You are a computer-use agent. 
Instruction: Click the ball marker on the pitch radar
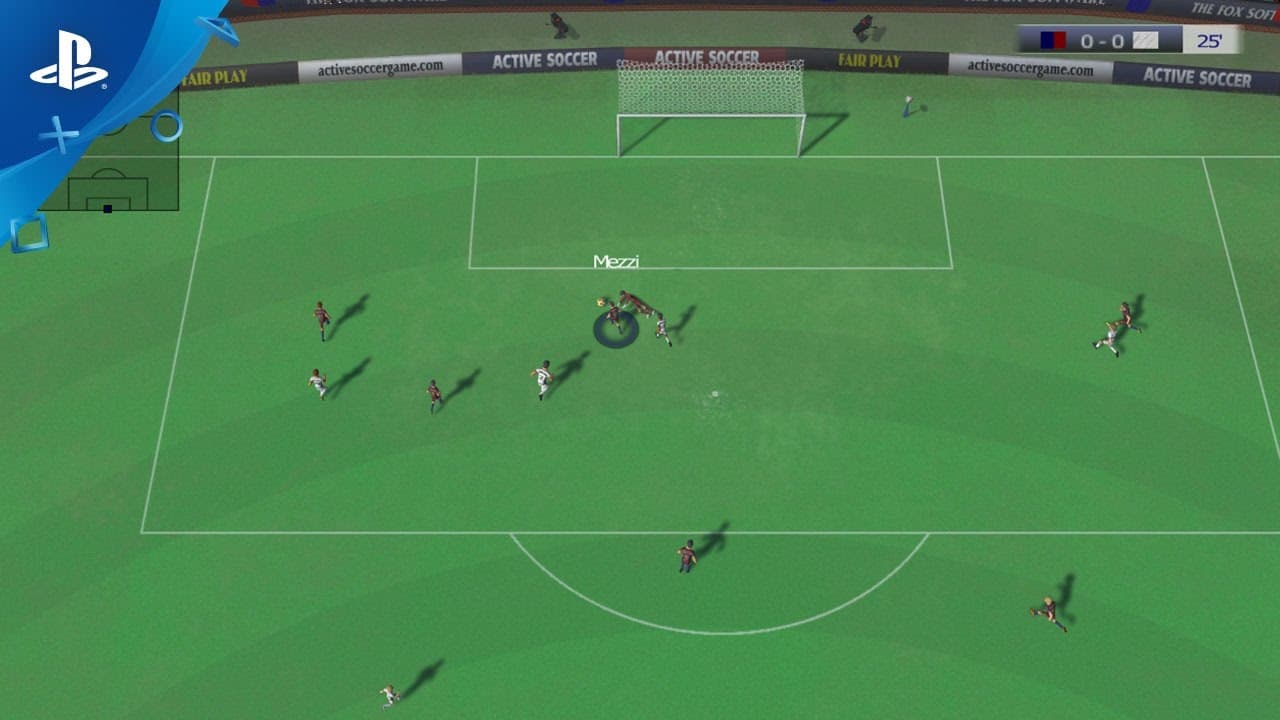107,208
